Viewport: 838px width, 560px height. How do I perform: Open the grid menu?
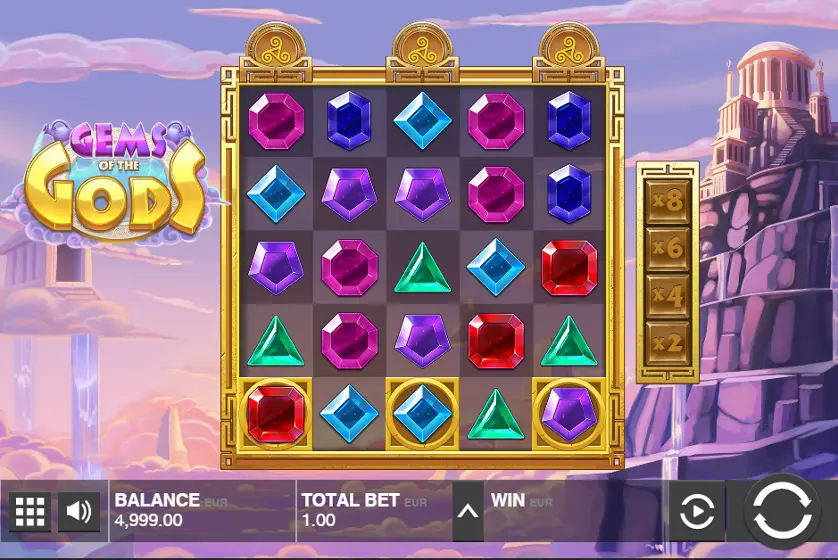pos(30,512)
